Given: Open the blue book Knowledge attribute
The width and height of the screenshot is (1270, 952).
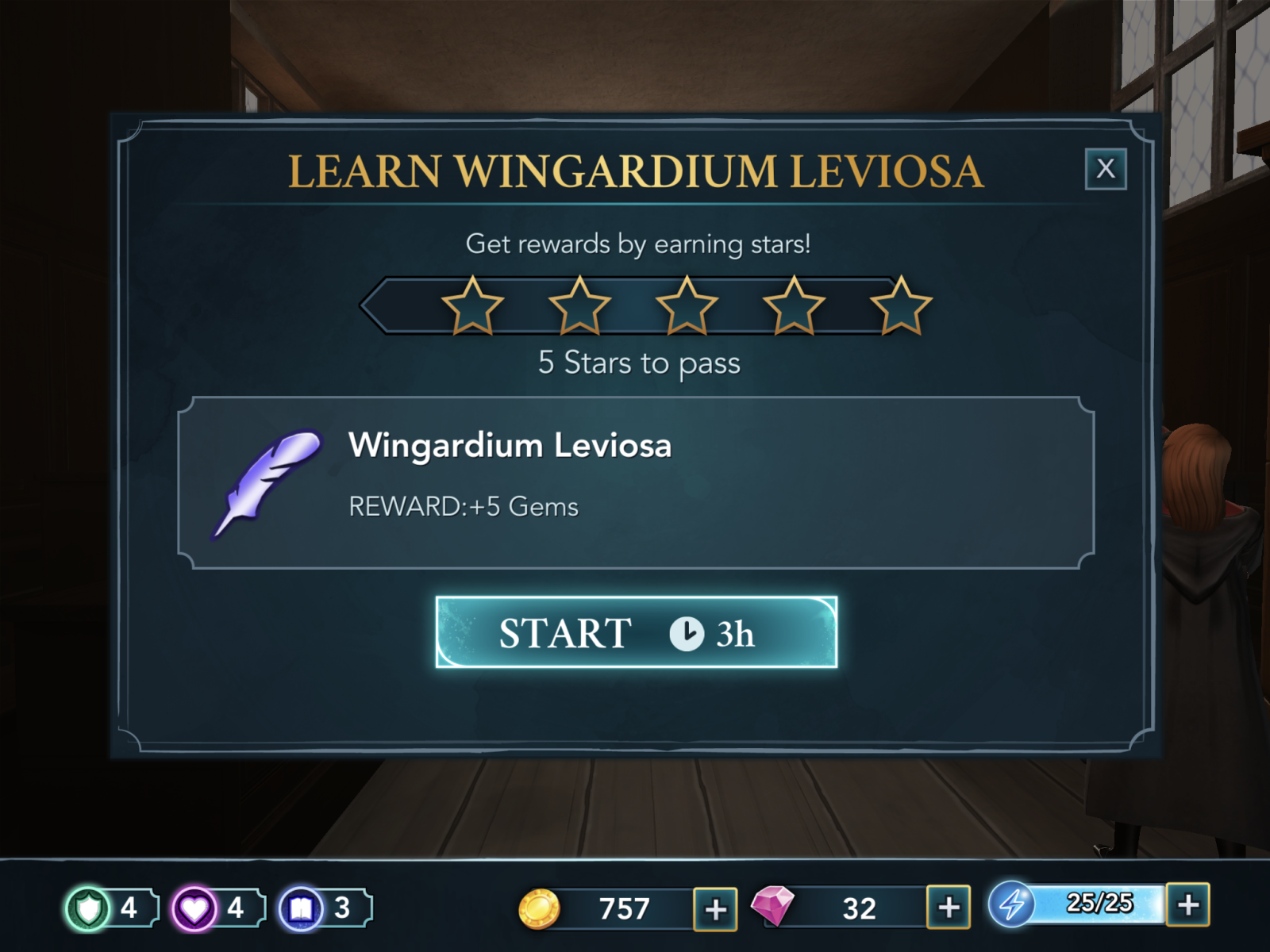Looking at the screenshot, I should [x=302, y=908].
